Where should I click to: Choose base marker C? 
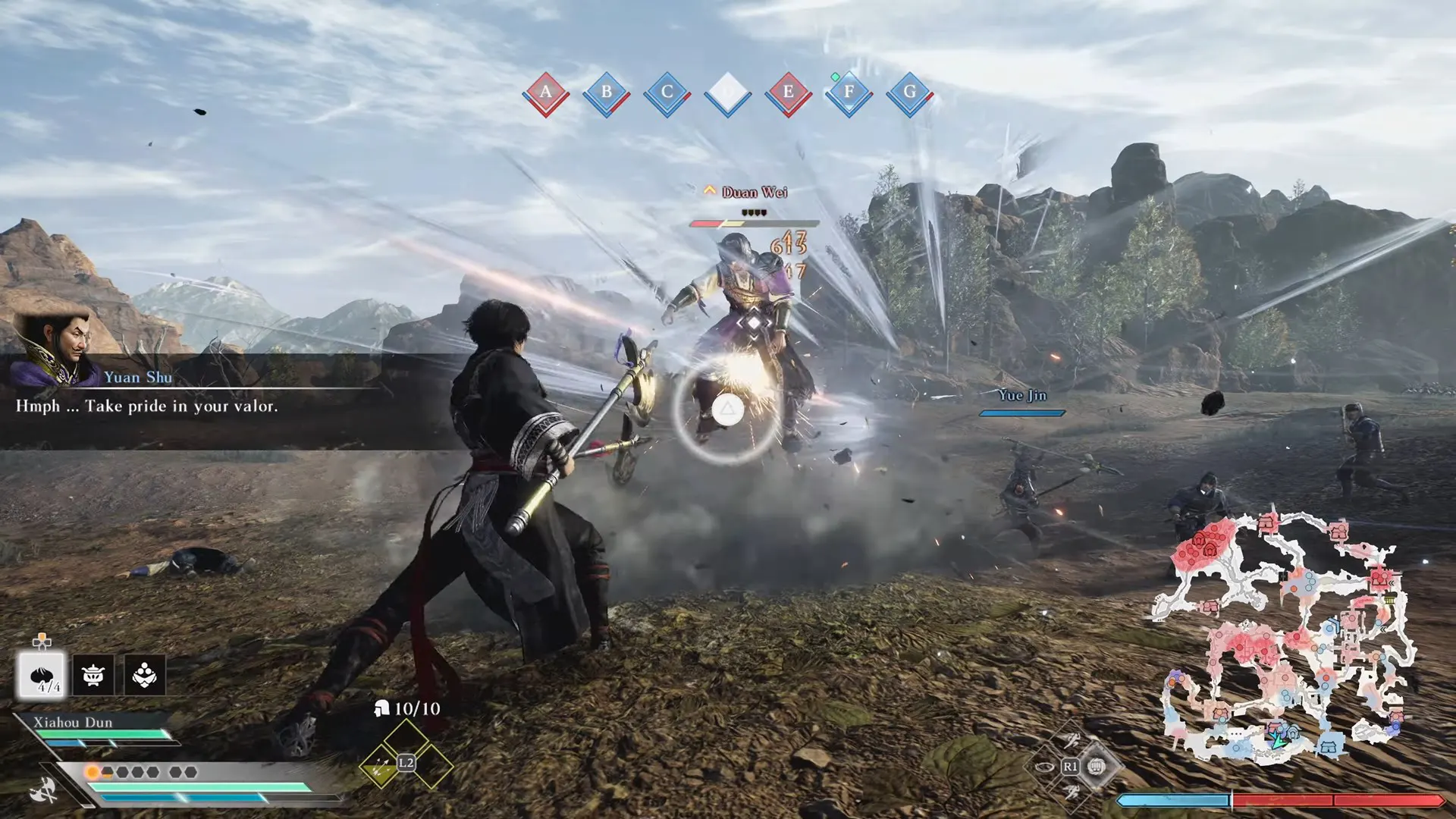pyautogui.click(x=667, y=93)
